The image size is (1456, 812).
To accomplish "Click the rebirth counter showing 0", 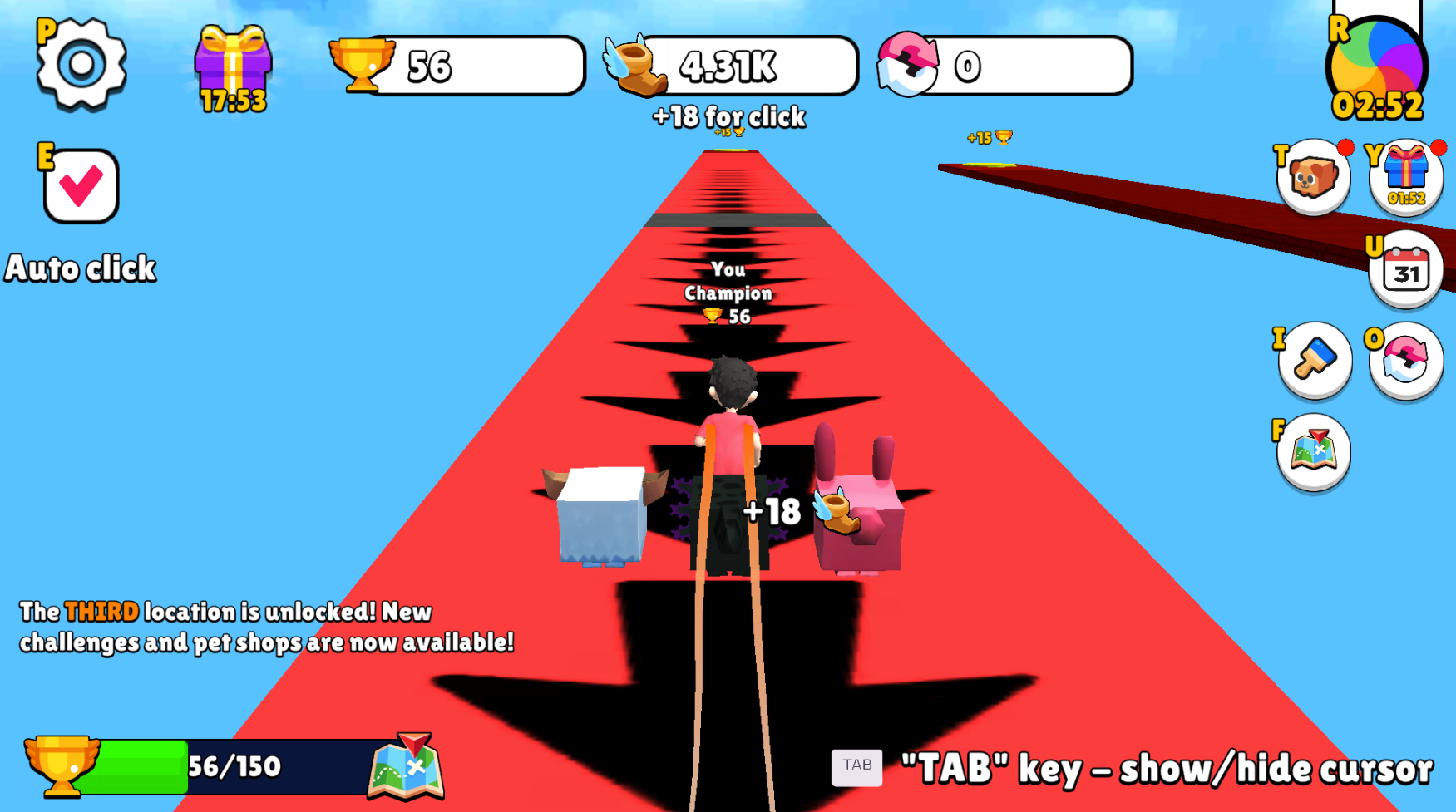I will click(1006, 66).
